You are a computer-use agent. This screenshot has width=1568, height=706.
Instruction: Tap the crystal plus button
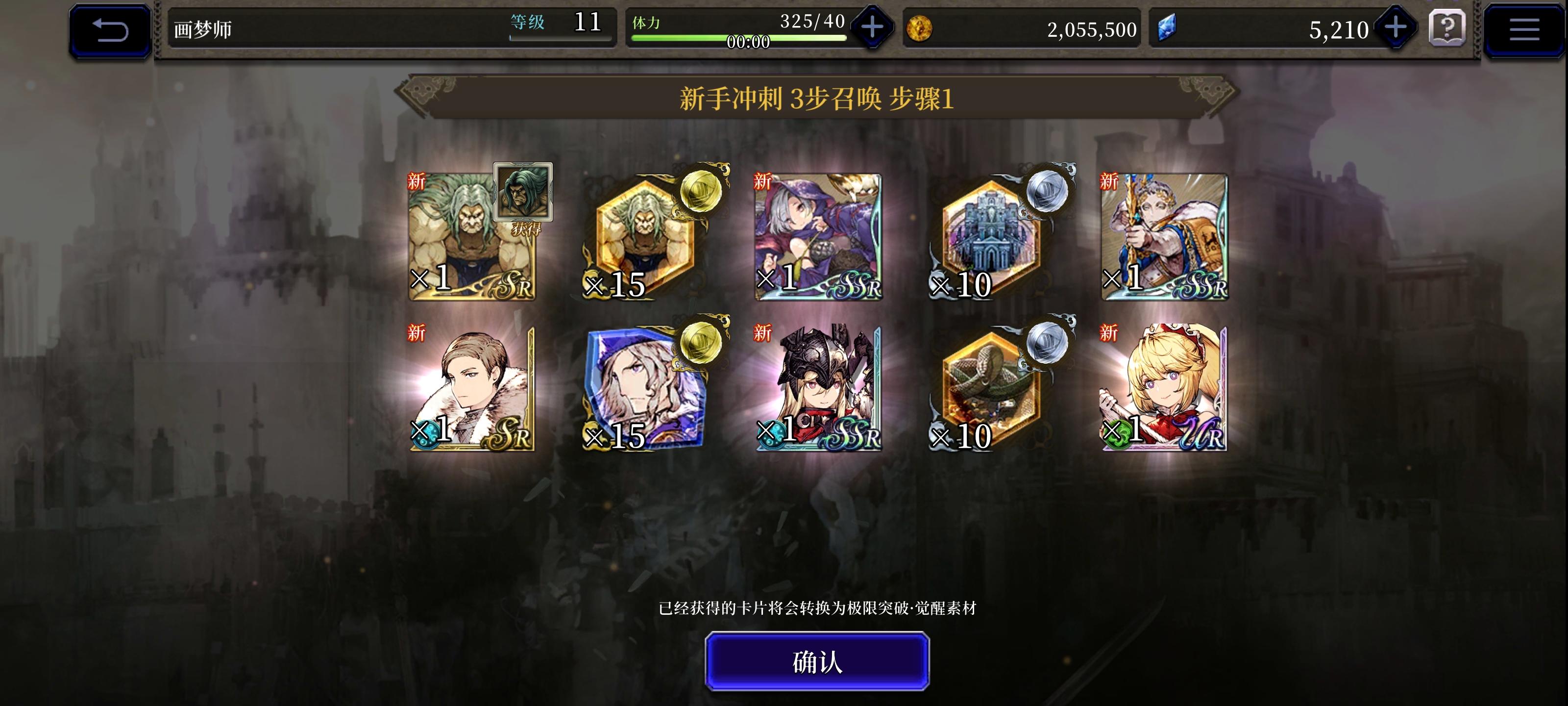click(1395, 27)
